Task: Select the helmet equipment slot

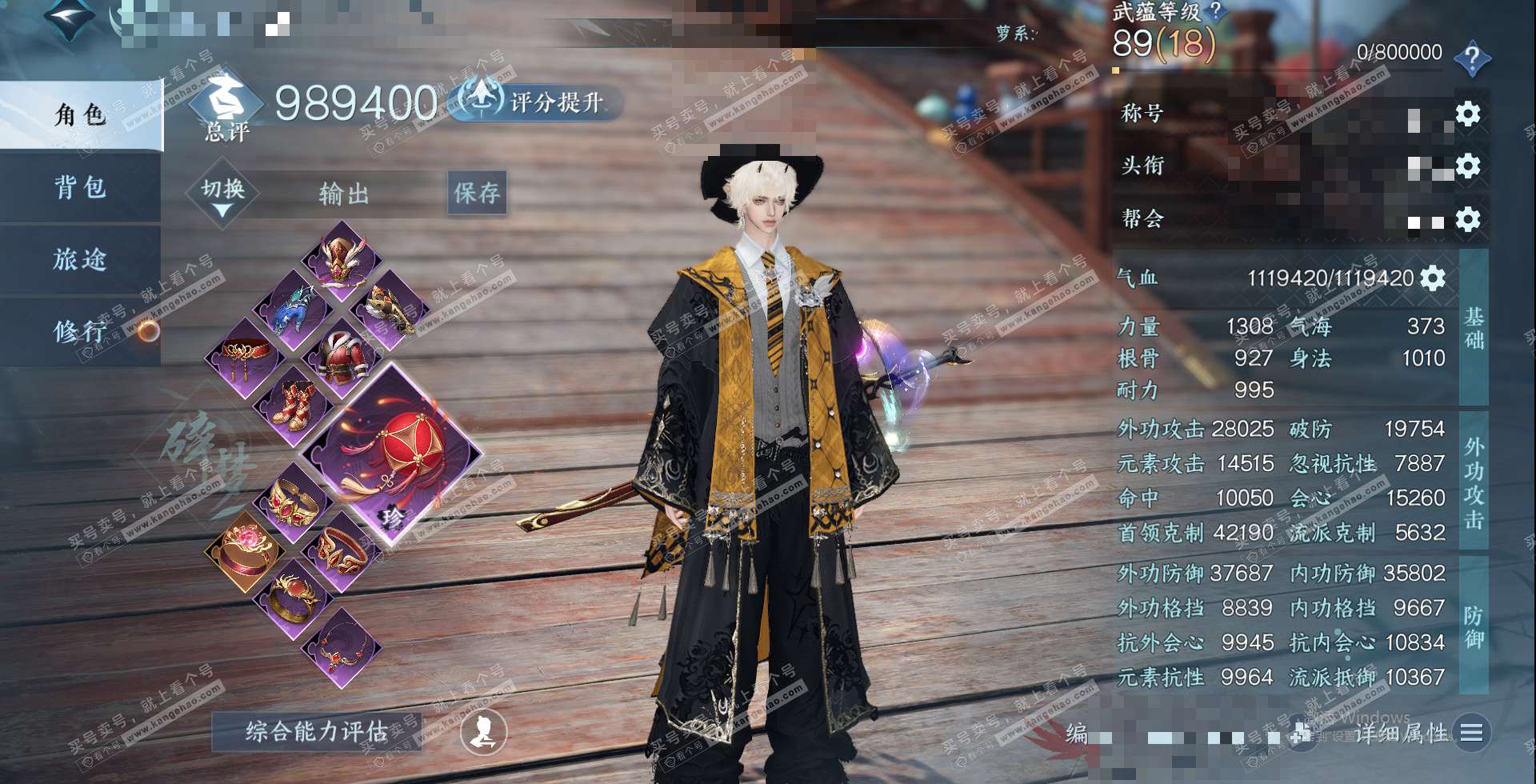Action: [342, 260]
